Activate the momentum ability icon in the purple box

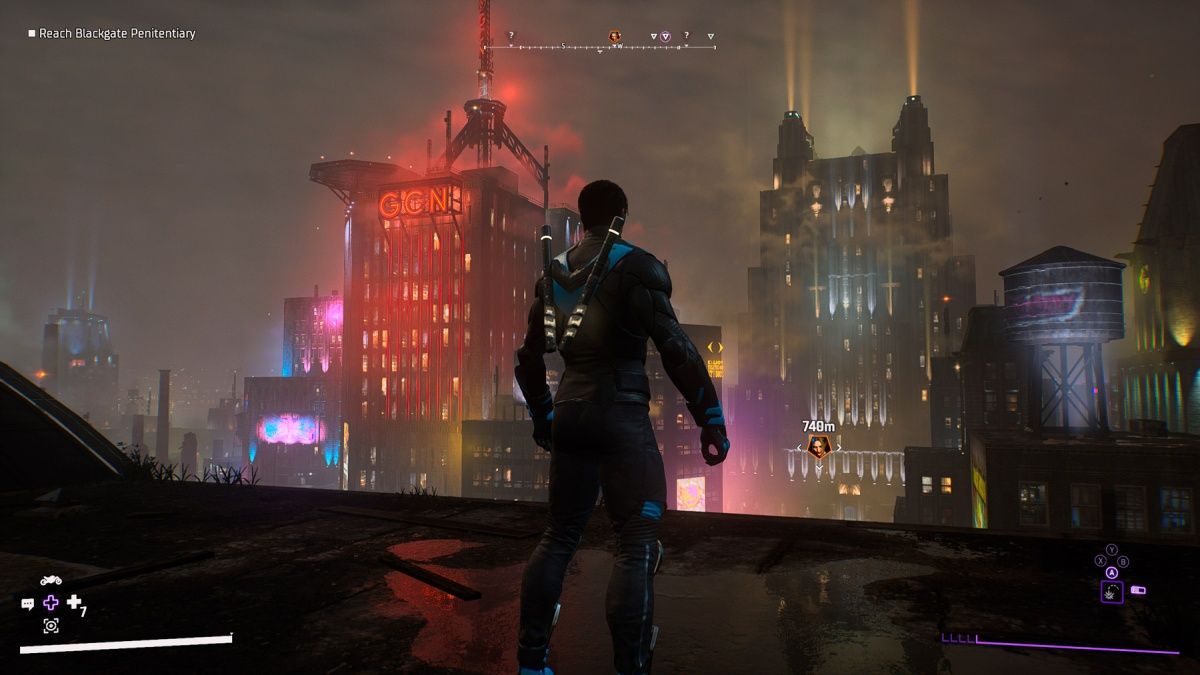click(x=1112, y=592)
